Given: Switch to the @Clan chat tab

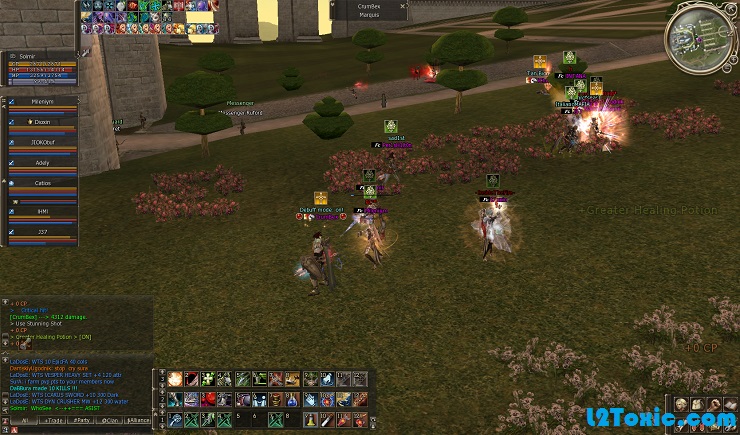Looking at the screenshot, I should (x=110, y=421).
